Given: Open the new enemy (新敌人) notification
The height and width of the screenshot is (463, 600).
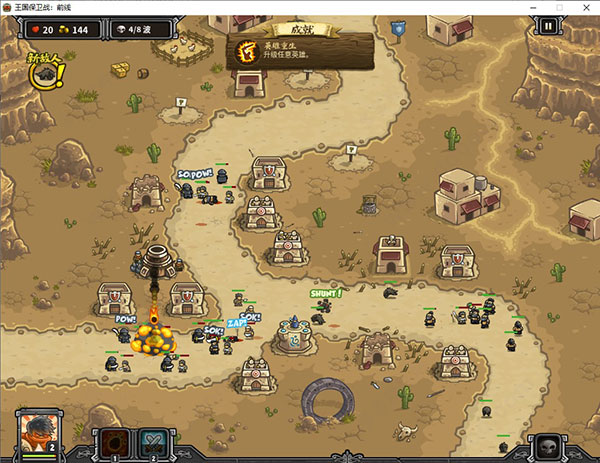Looking at the screenshot, I should pos(45,73).
